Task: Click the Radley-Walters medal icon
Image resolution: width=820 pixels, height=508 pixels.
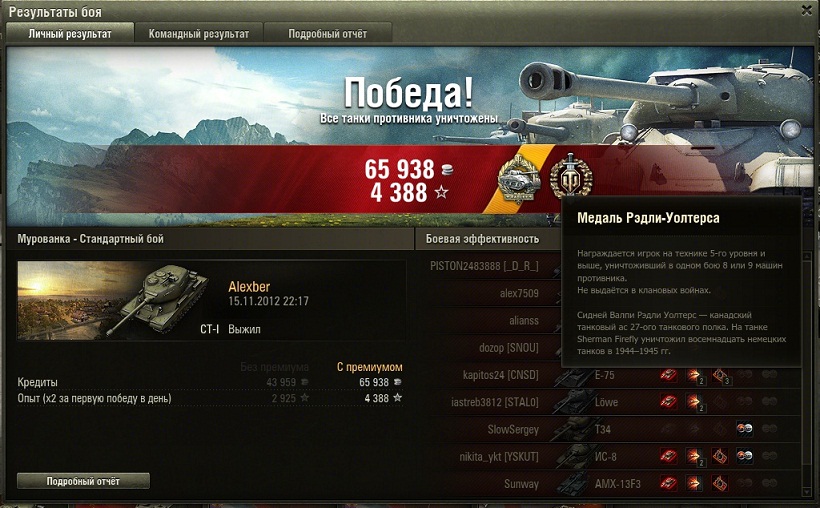Action: [570, 177]
